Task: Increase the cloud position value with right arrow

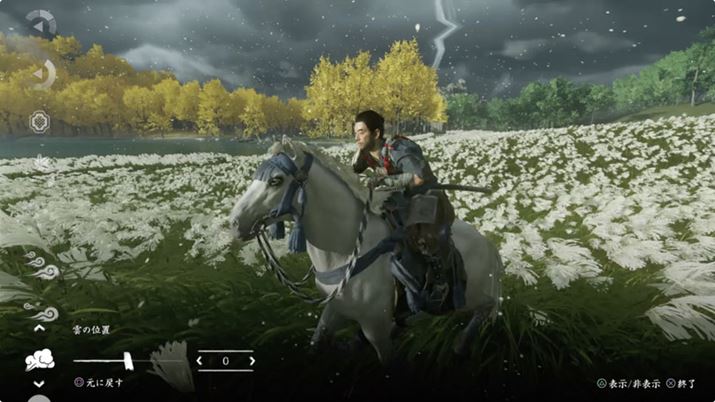Action: (249, 360)
